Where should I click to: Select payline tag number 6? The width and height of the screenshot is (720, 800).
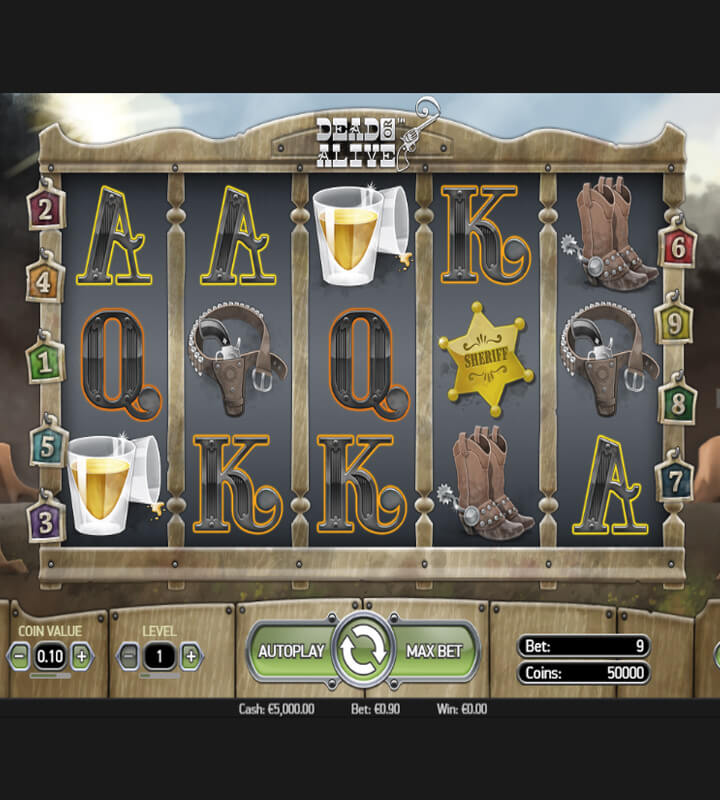(677, 246)
